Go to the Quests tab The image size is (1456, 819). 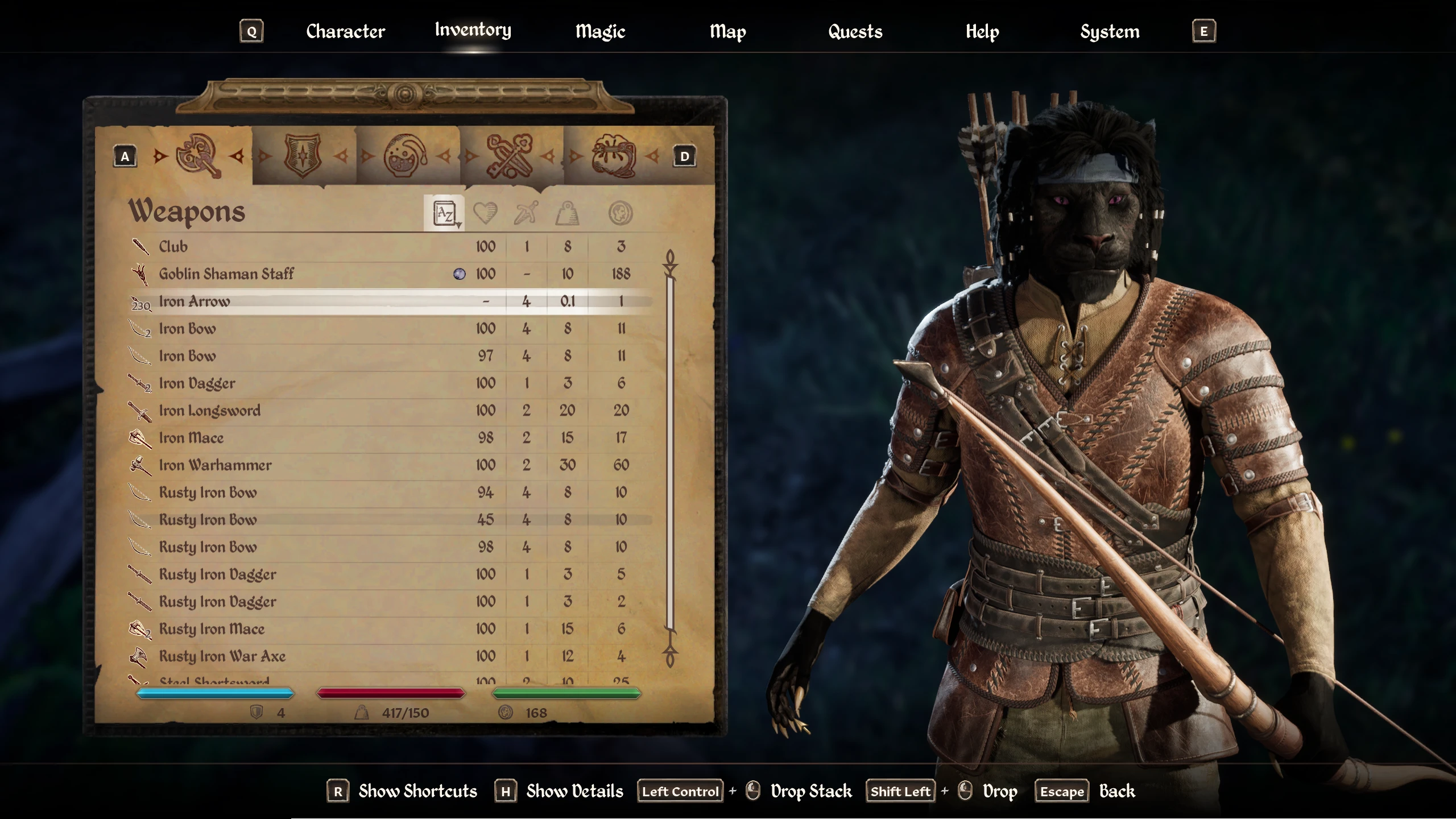click(855, 31)
